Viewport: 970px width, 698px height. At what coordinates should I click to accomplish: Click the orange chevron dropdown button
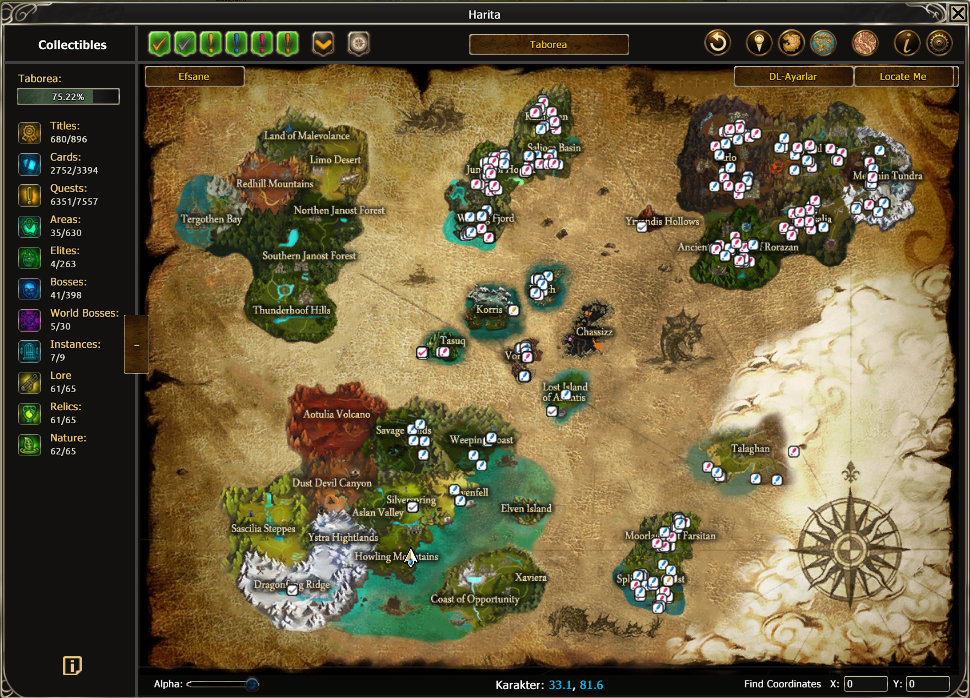pyautogui.click(x=323, y=44)
